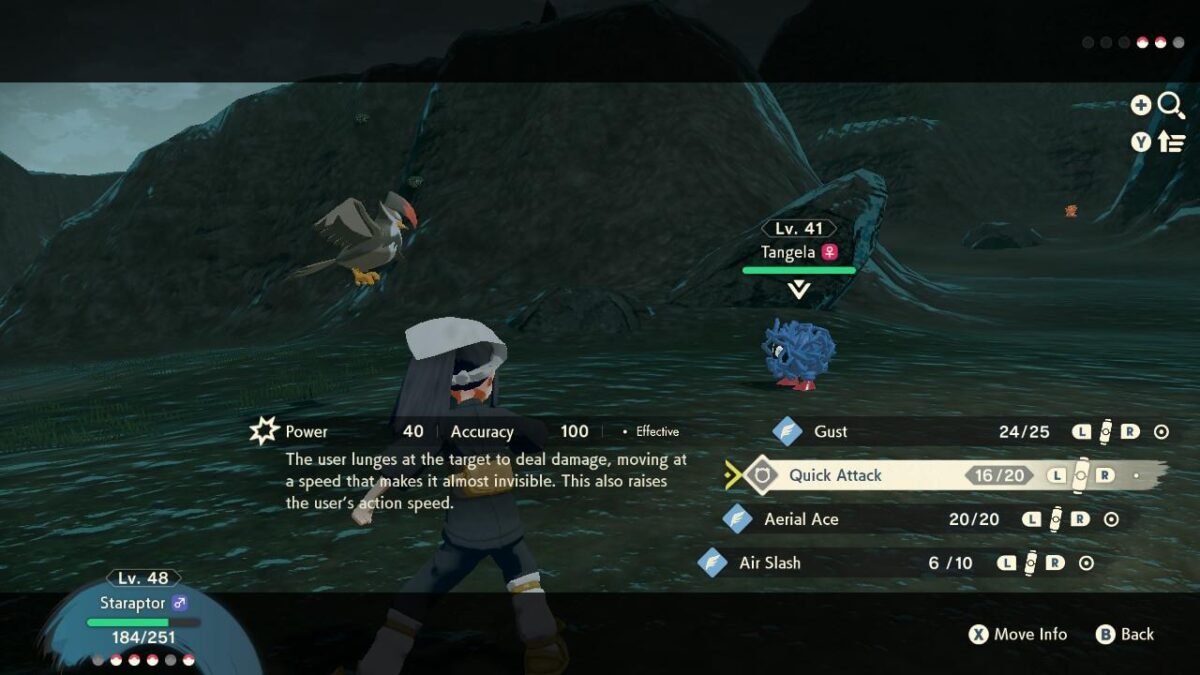1200x675 pixels.
Task: Select the Gust move
Action: coord(831,432)
